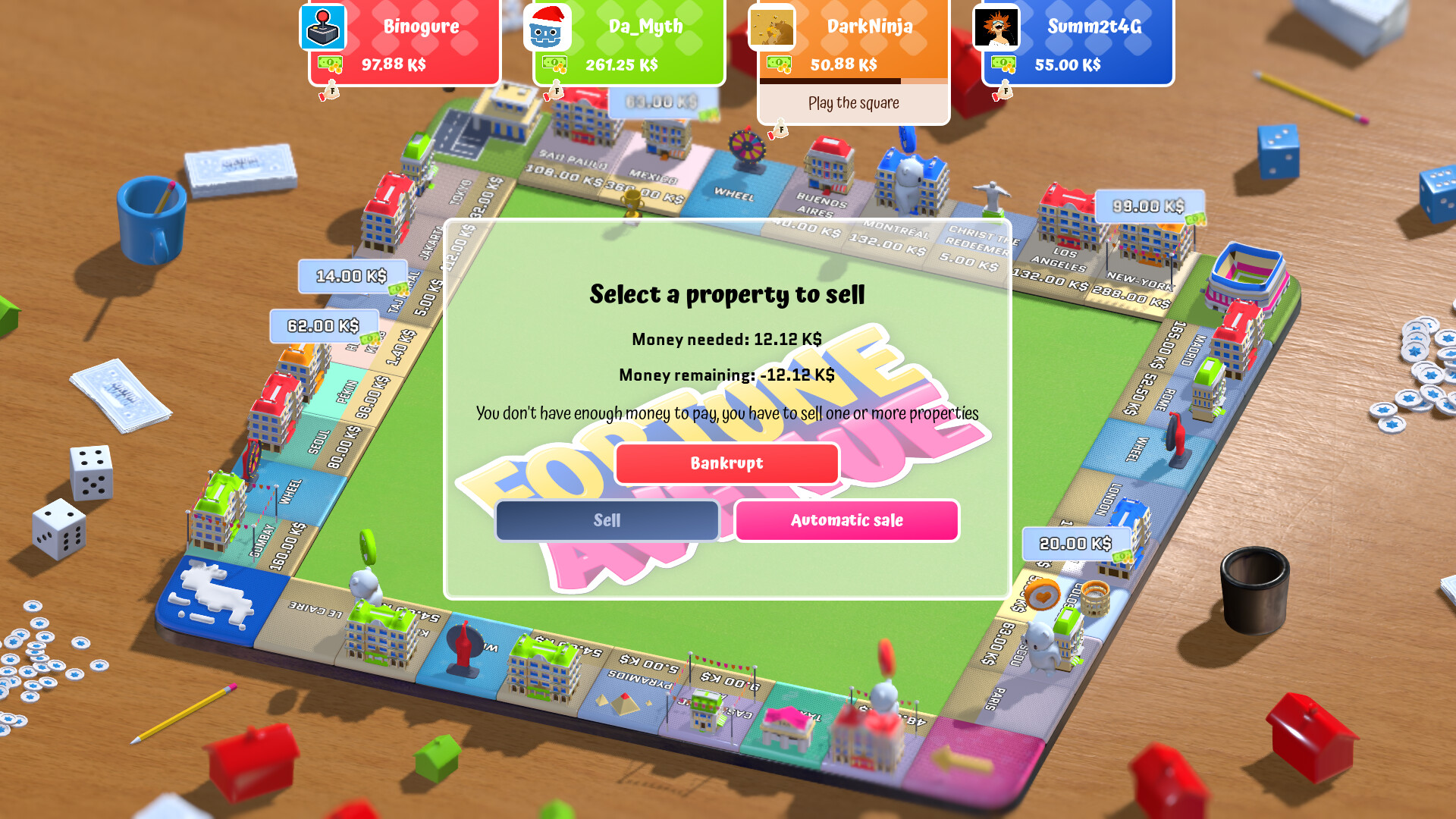Screen dimensions: 1456x819
Task: Select Binogure's joystick avatar icon
Action: (322, 28)
